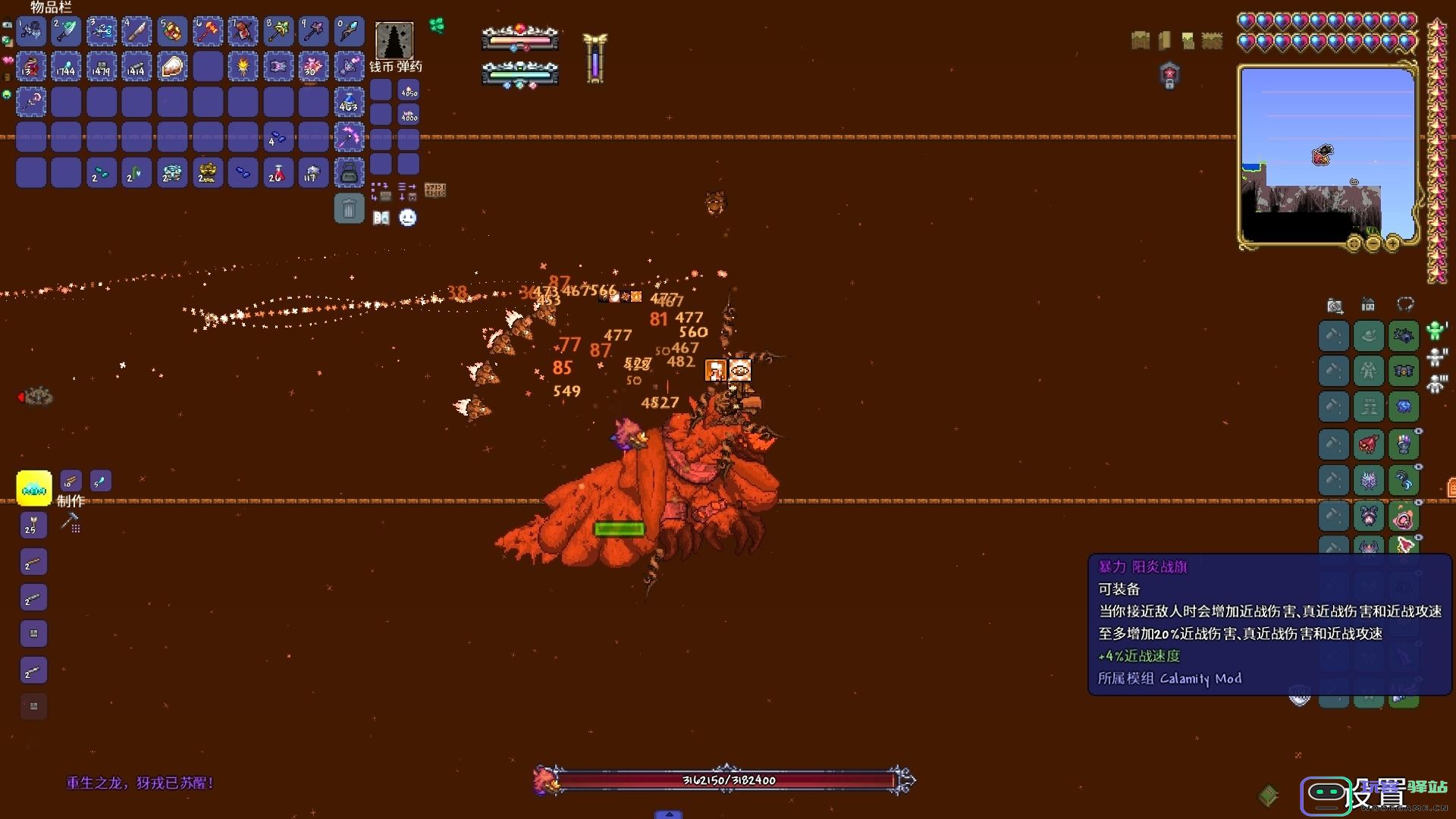The height and width of the screenshot is (819, 1456).
Task: Click the purple gauntlet accessory slot
Action: pos(1404,444)
